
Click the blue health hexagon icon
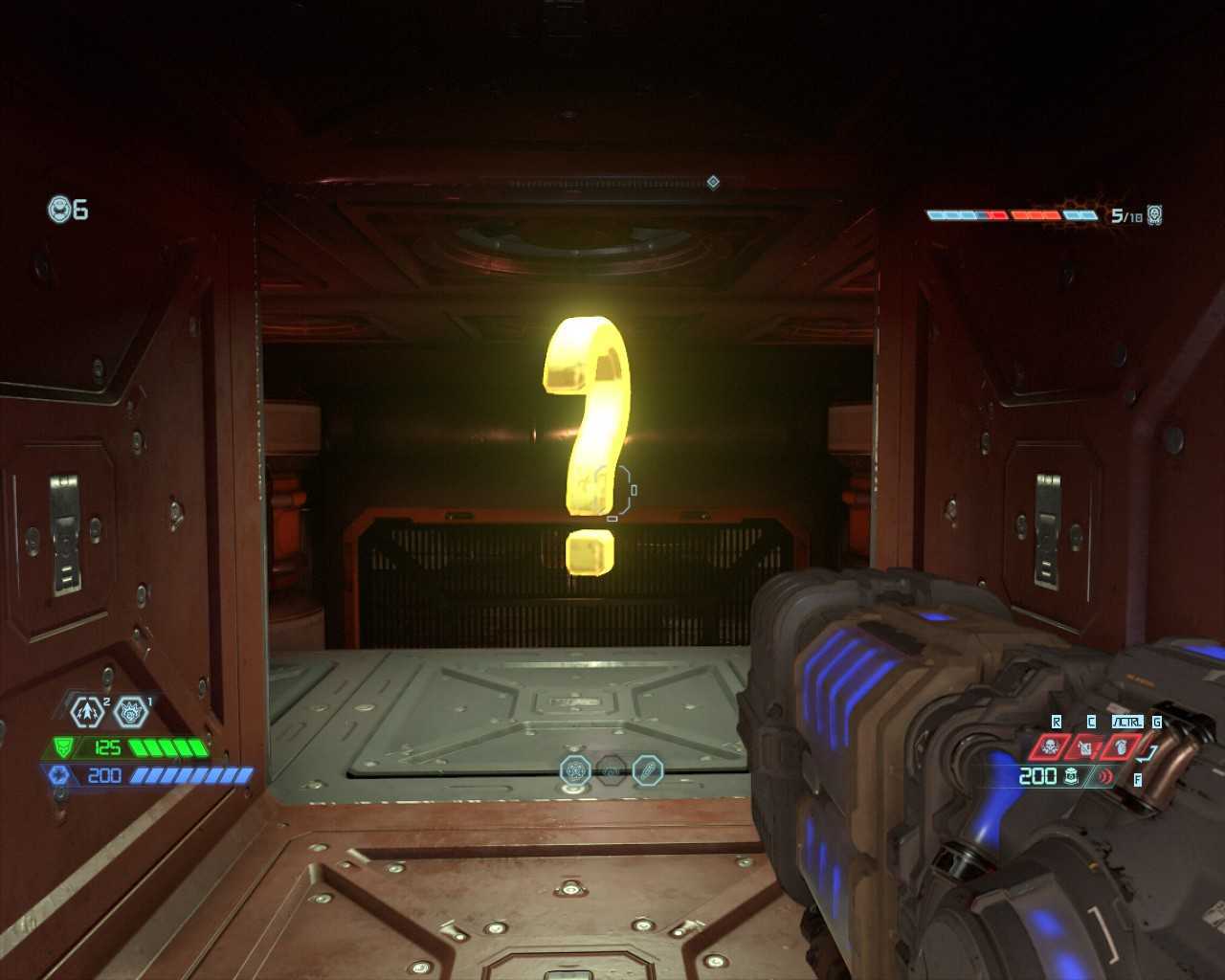59,774
